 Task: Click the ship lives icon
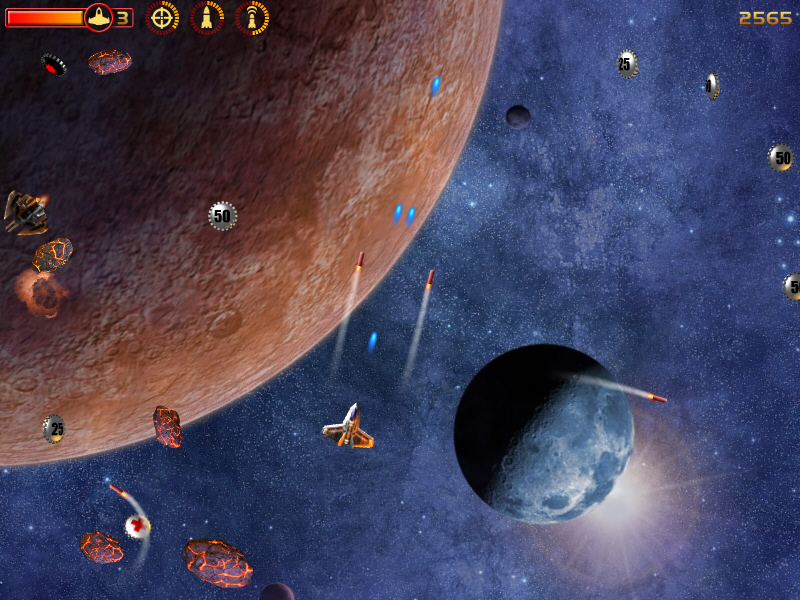tap(98, 17)
